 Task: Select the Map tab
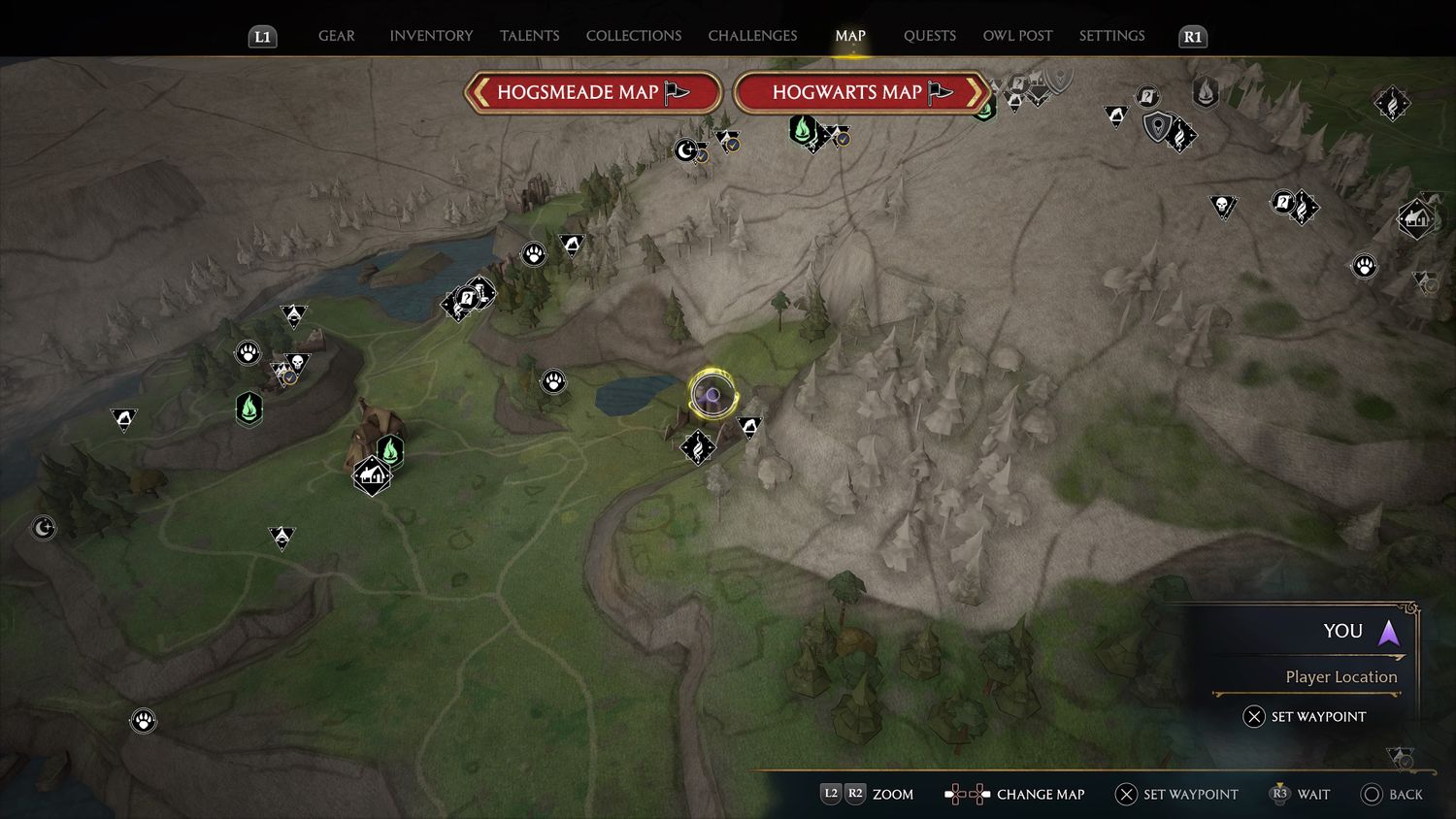(x=850, y=36)
